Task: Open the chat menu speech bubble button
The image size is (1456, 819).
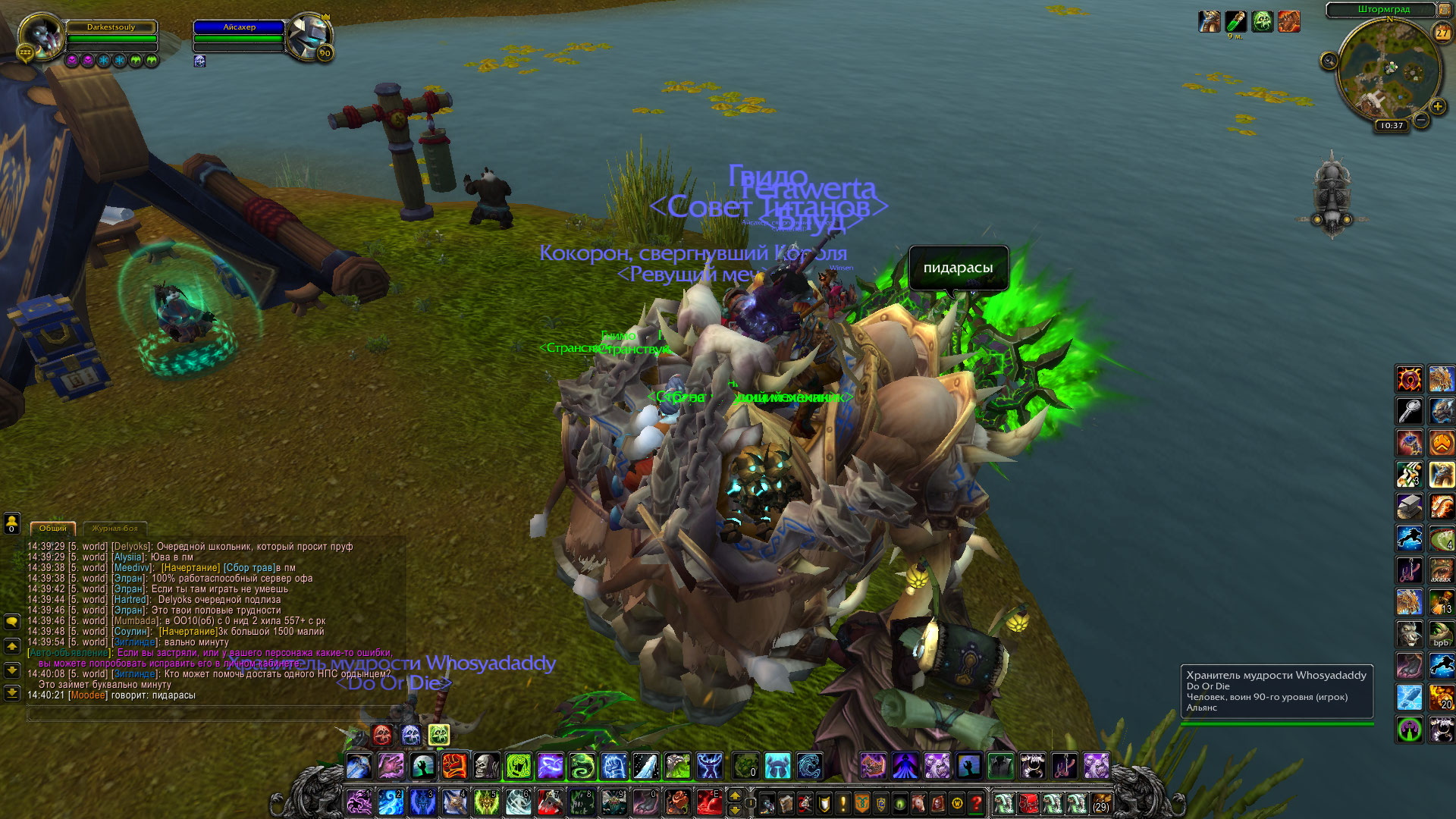Action: click(12, 622)
